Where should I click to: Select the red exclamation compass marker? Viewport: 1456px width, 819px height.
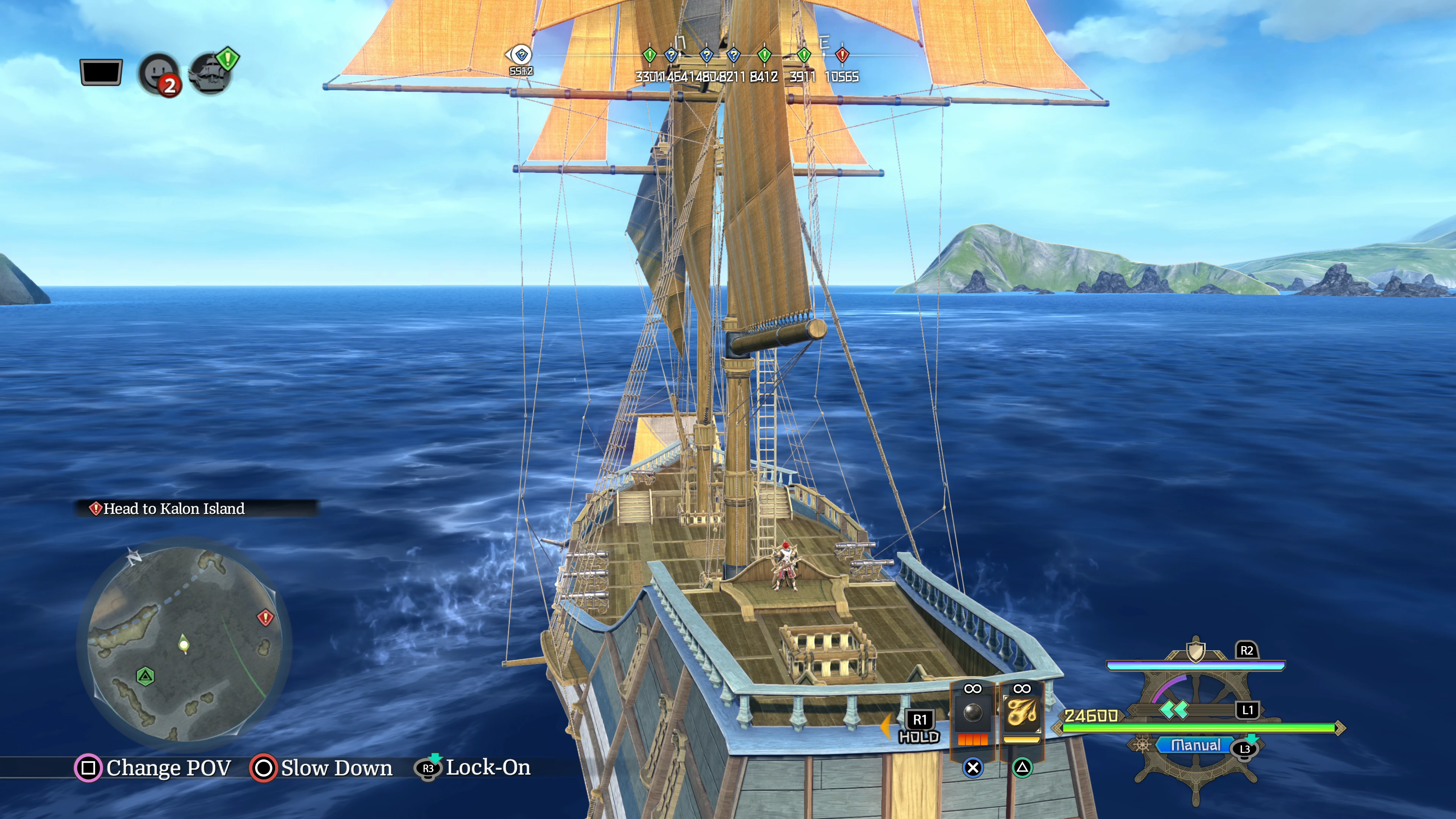click(842, 55)
